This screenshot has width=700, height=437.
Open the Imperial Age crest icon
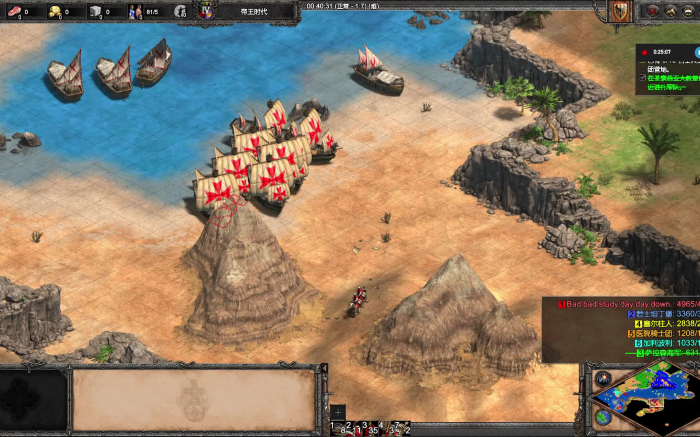tap(207, 11)
